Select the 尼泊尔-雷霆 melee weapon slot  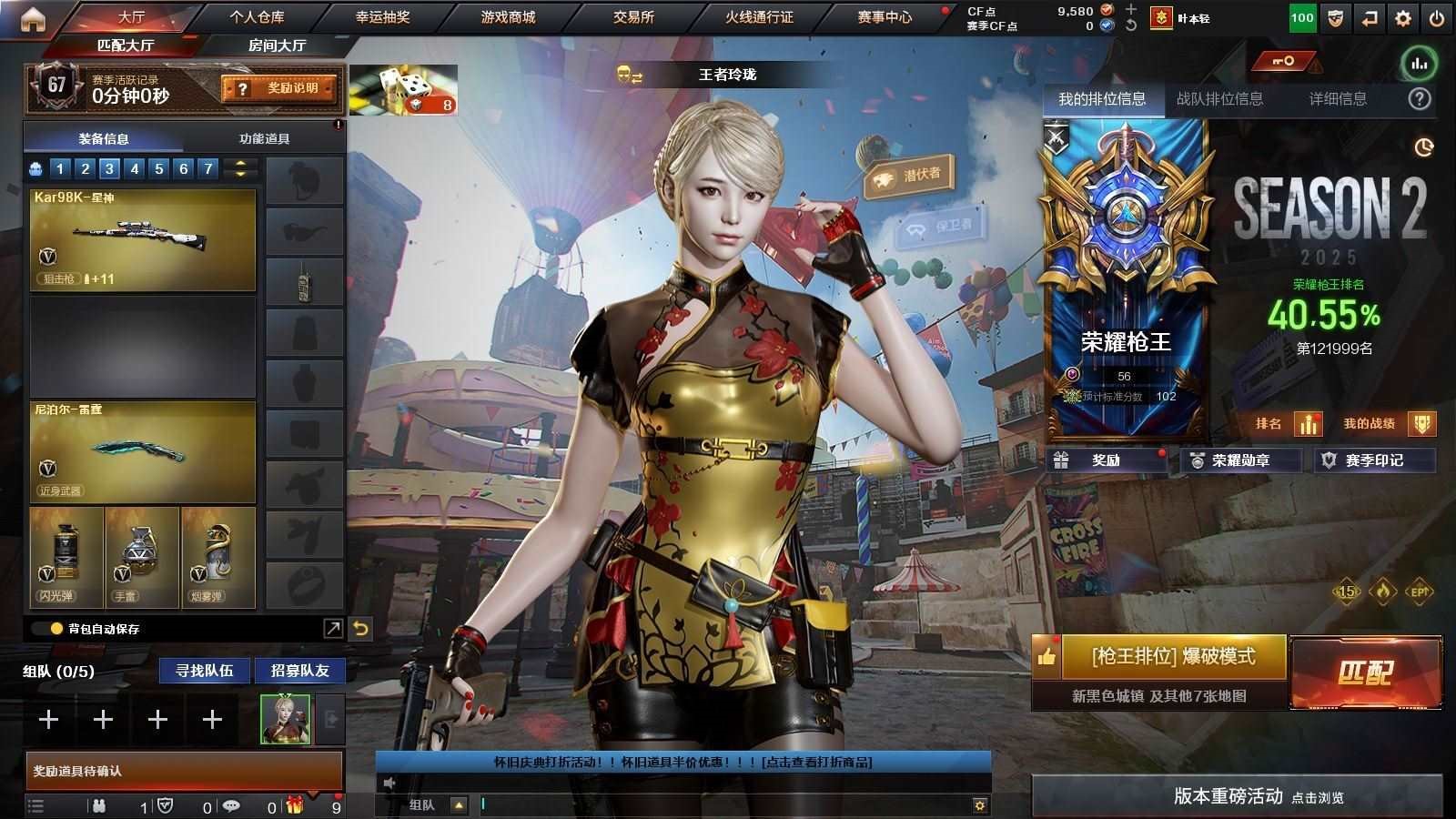pyautogui.click(x=143, y=452)
